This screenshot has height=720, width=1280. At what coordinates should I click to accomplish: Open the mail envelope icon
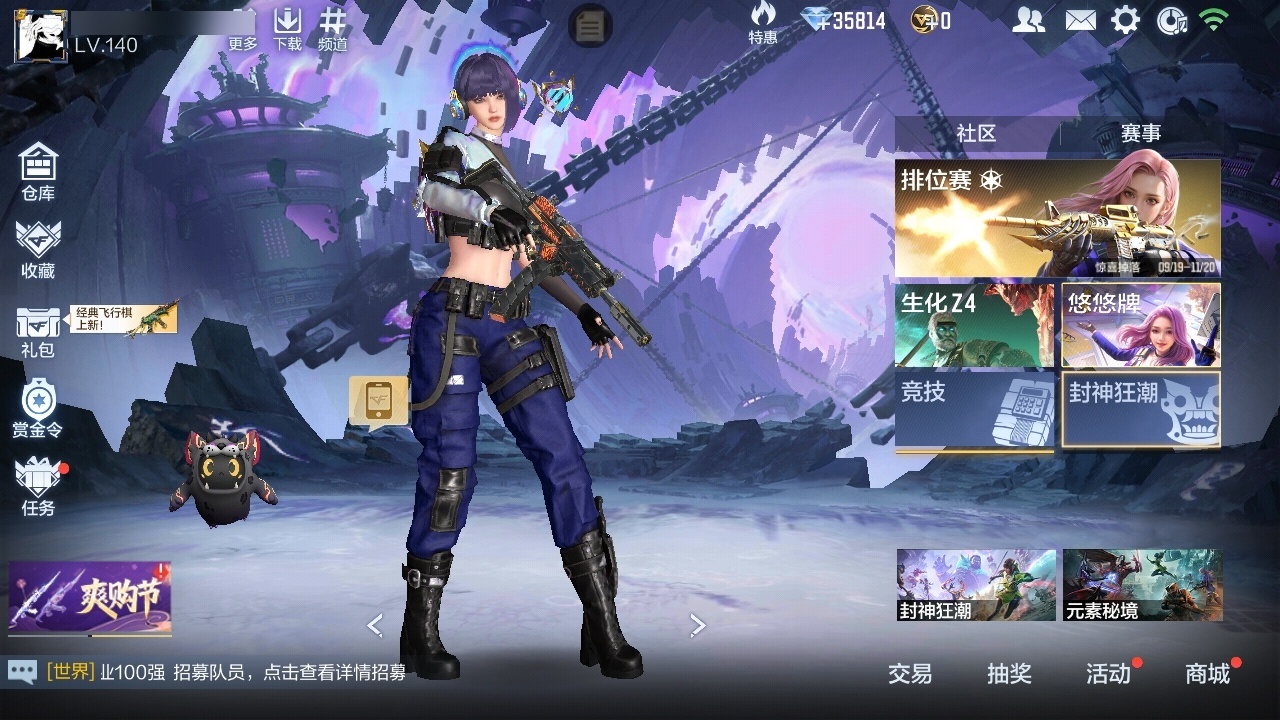pyautogui.click(x=1080, y=20)
